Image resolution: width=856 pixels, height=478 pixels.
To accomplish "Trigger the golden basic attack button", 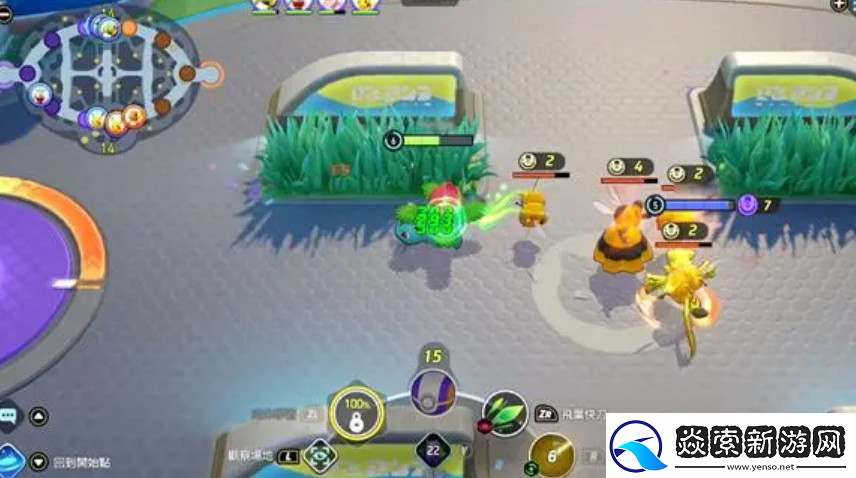I will pyautogui.click(x=553, y=456).
